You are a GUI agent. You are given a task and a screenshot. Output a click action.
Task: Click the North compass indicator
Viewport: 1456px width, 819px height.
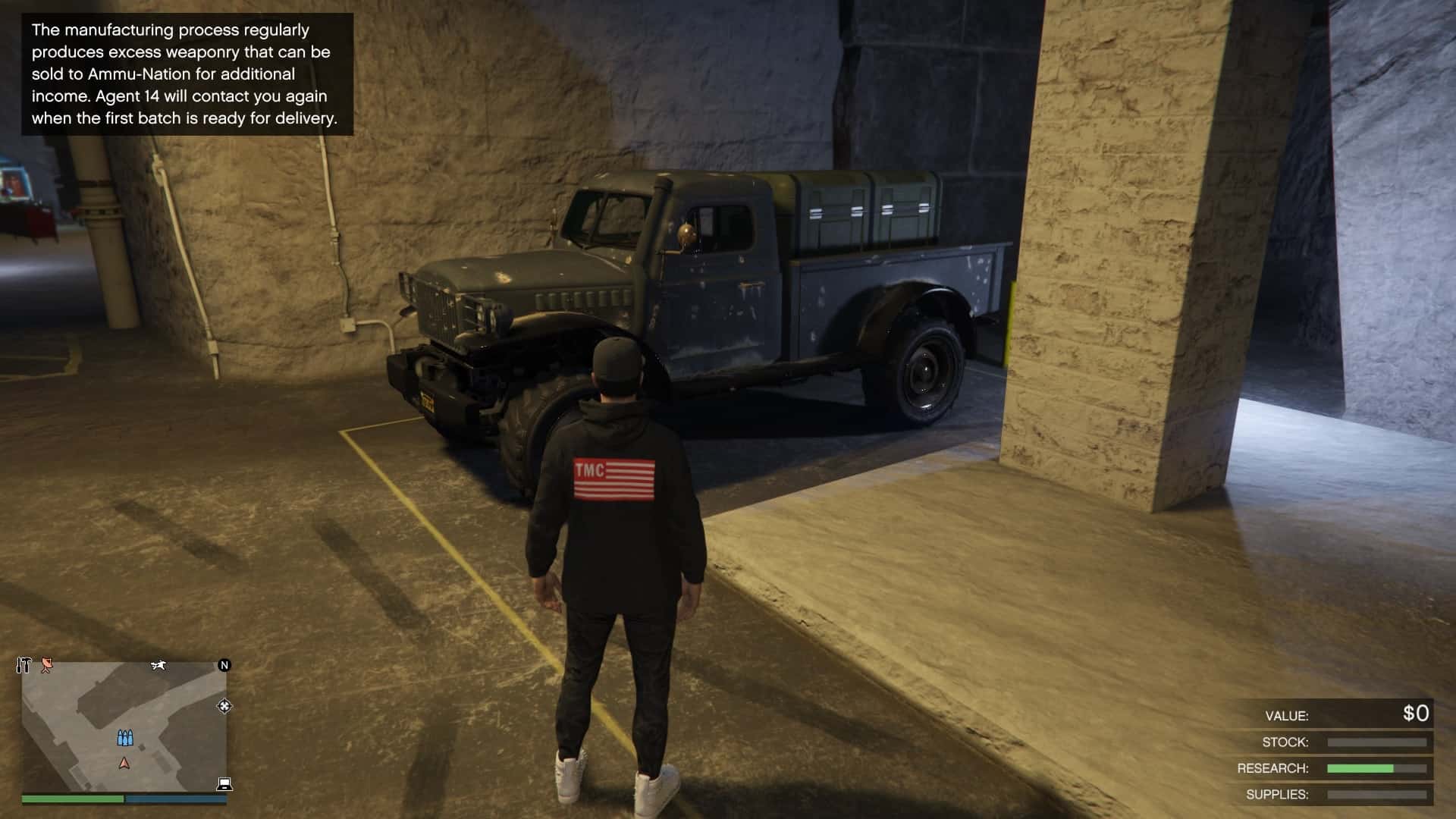224,666
